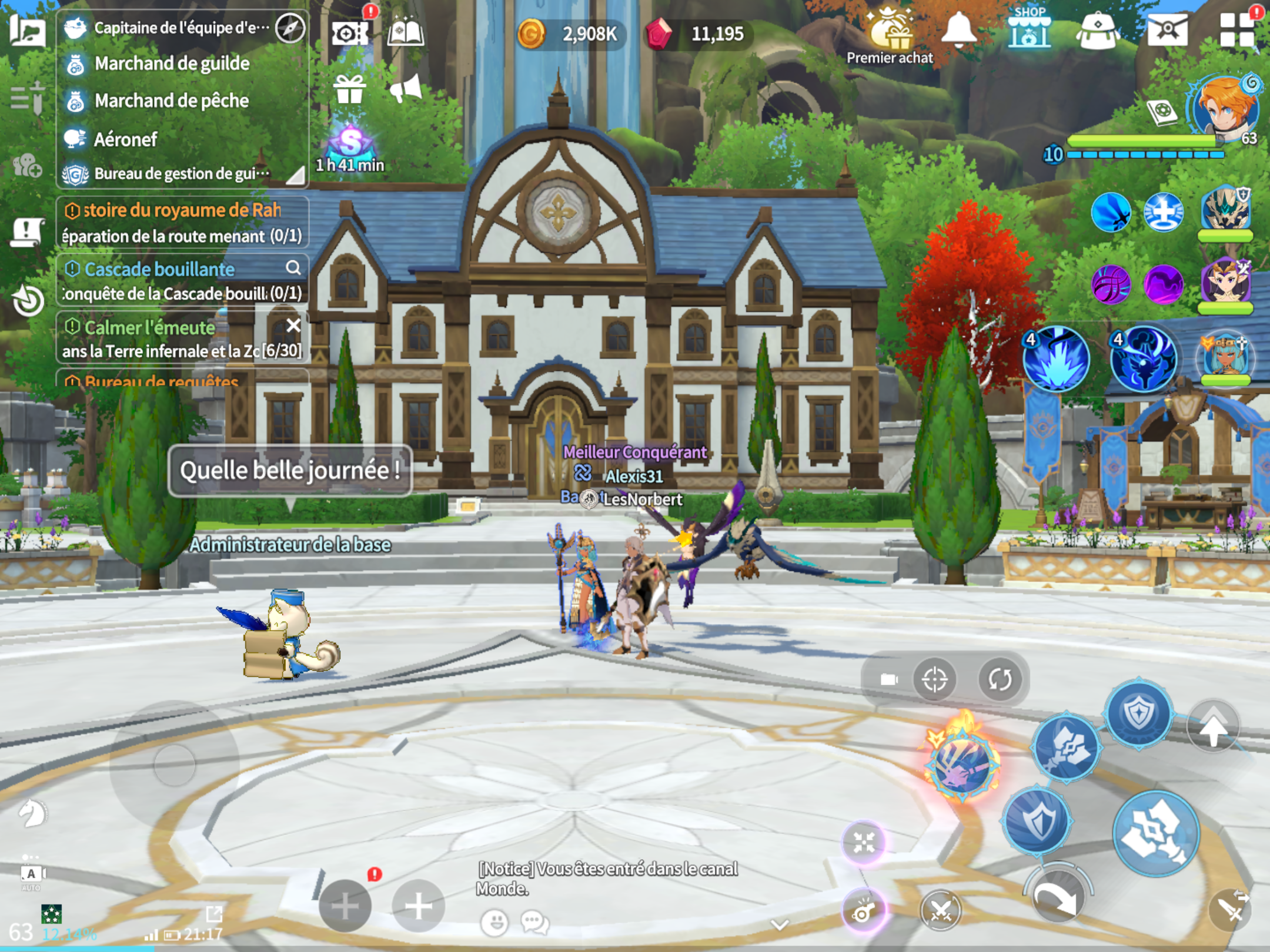Choose Marchand de pêche in the list

pos(172,101)
